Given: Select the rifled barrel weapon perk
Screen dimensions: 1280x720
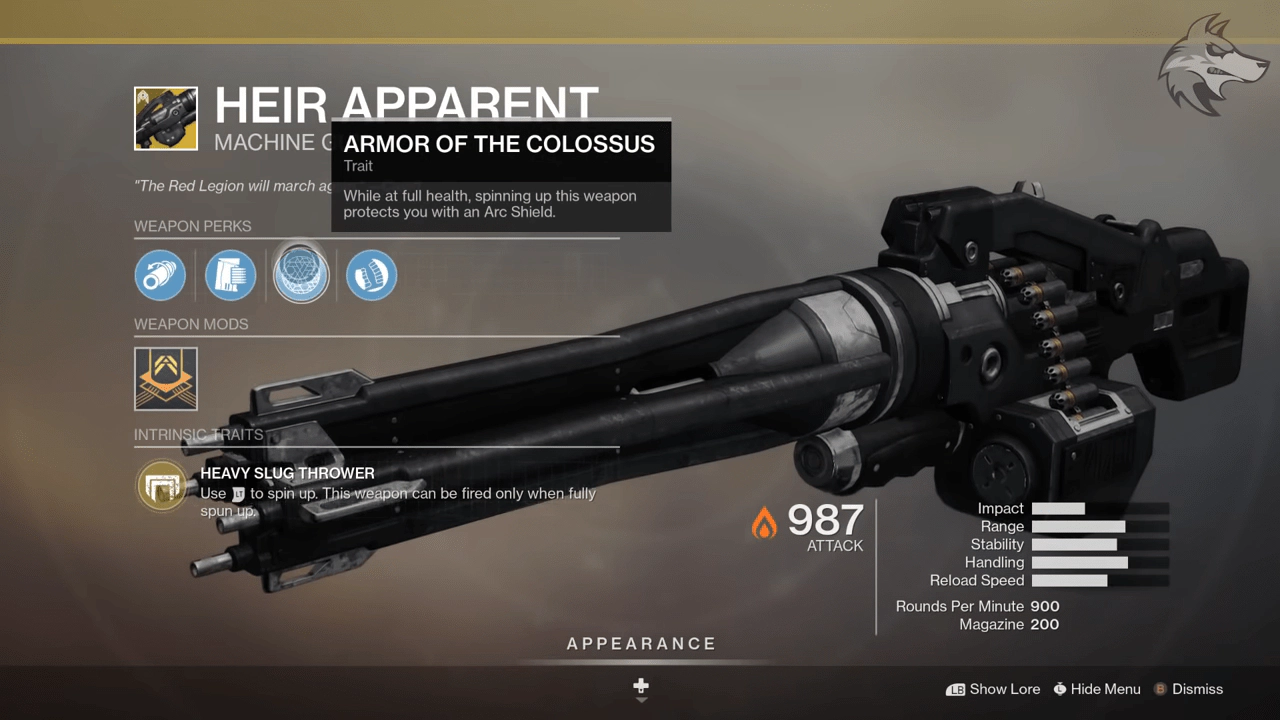Looking at the screenshot, I should pyautogui.click(x=160, y=275).
